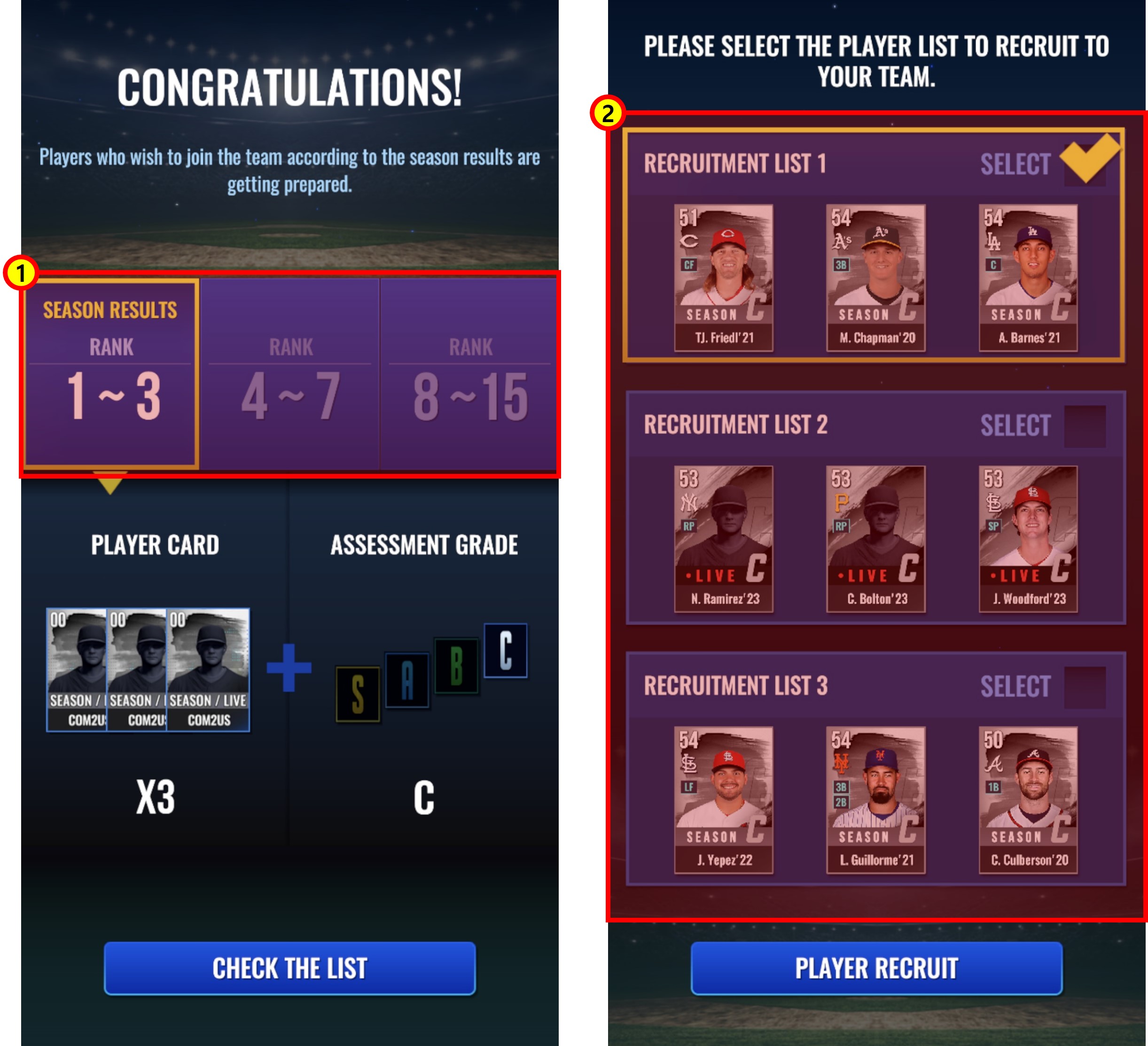Confirm with the Player Recruit button
This screenshot has width=1148, height=1046.
point(876,968)
